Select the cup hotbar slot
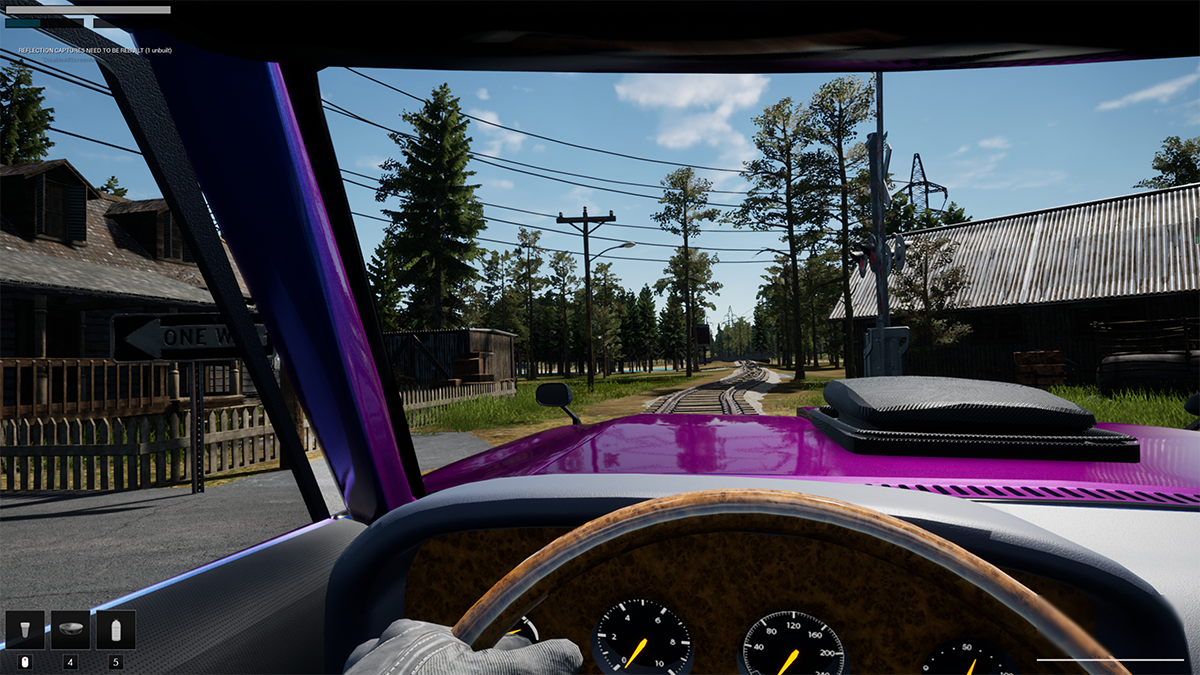Image resolution: width=1200 pixels, height=675 pixels. pos(25,630)
